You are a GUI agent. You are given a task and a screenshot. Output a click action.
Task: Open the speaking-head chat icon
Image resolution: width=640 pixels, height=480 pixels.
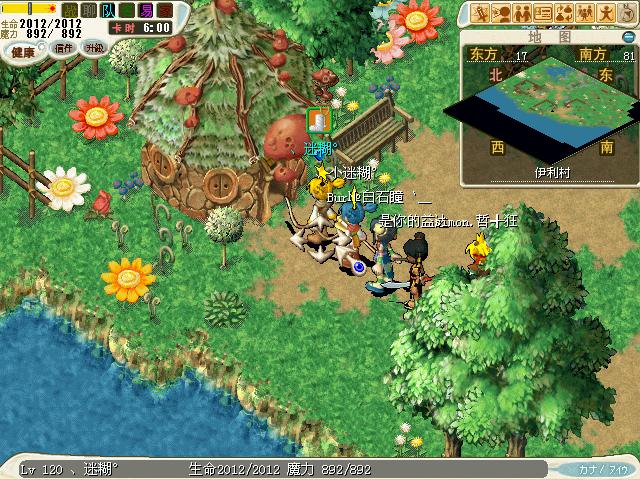pos(502,13)
